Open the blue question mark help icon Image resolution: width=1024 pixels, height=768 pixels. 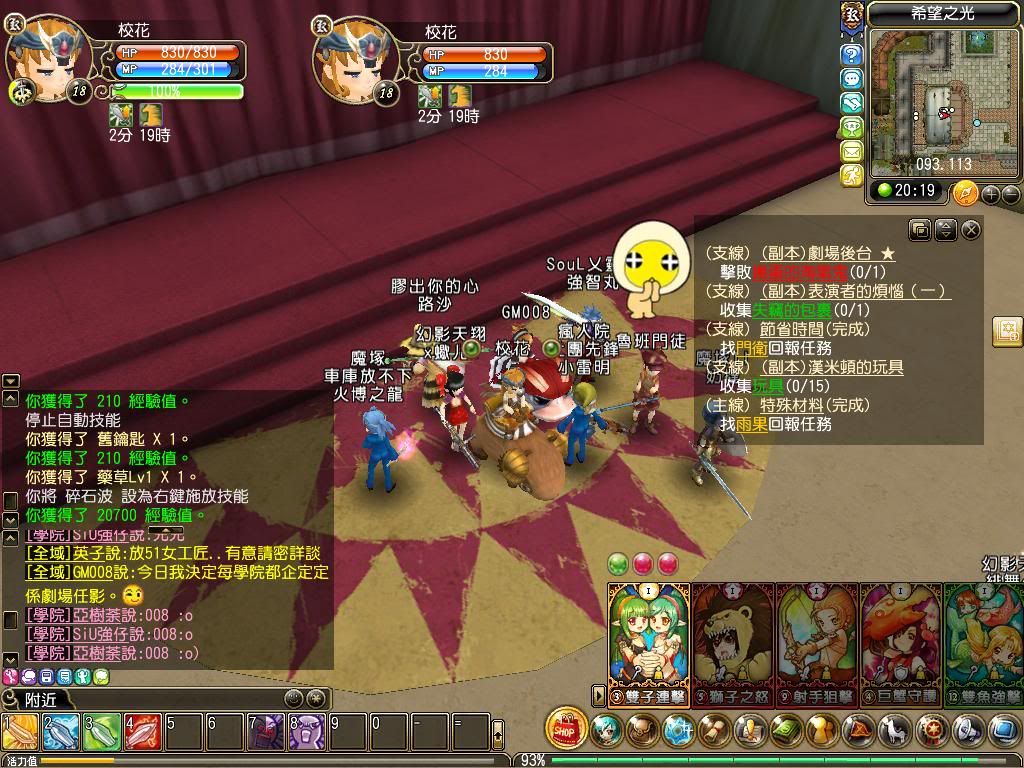coord(852,55)
